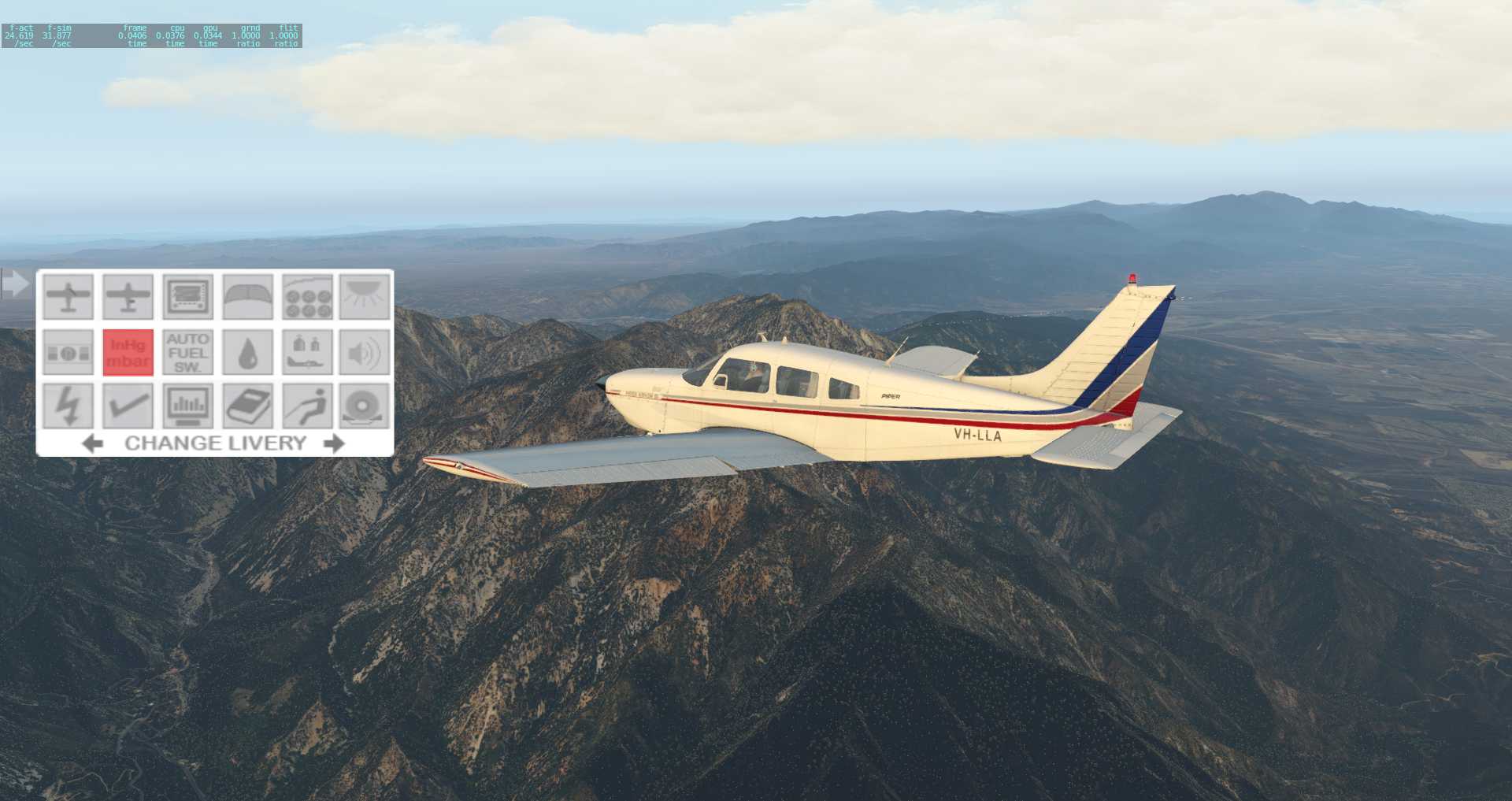Image resolution: width=1512 pixels, height=801 pixels.
Task: Click the speaker sound icon
Action: 365,352
